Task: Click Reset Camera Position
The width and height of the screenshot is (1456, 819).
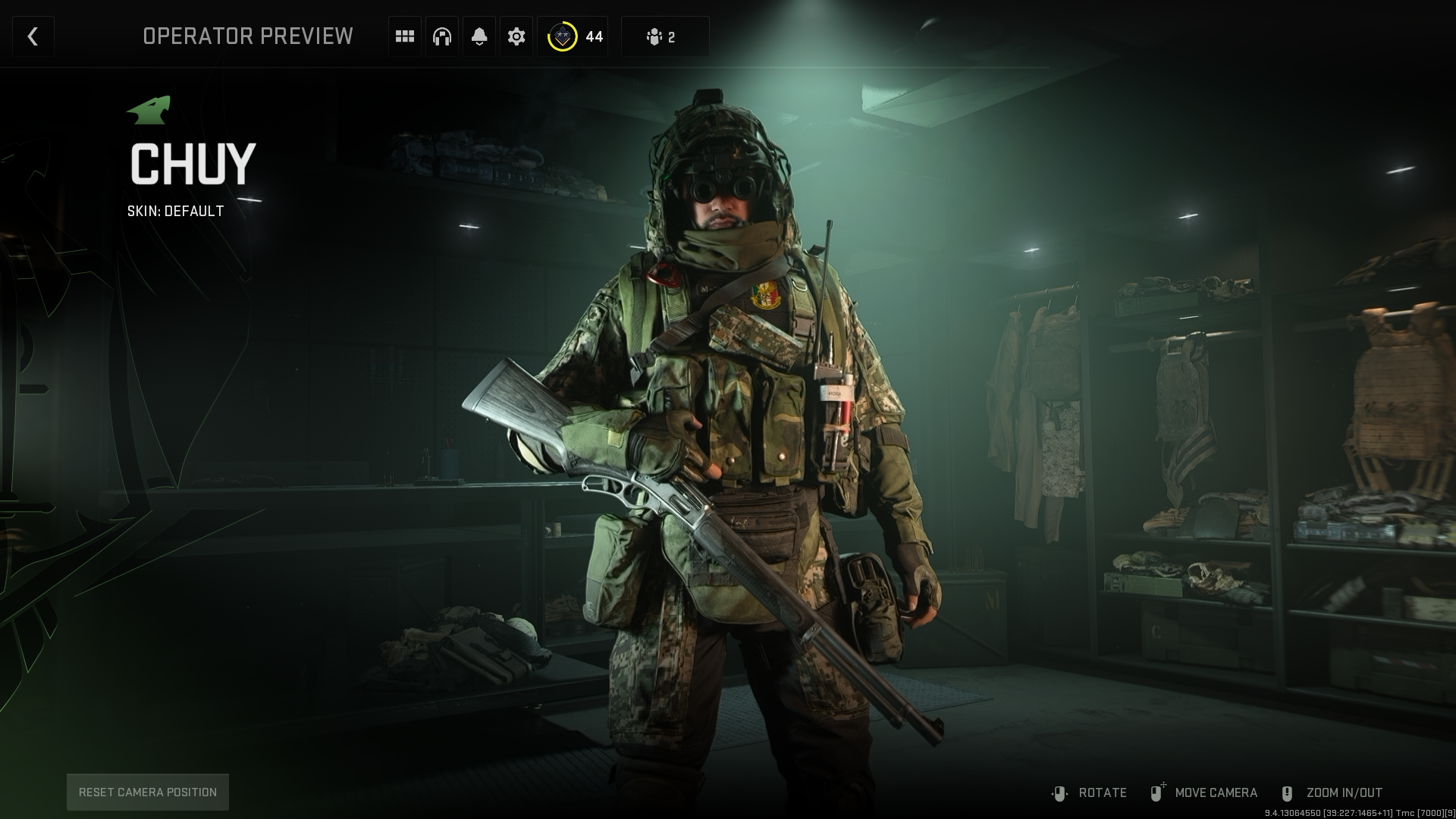Action: [x=148, y=792]
